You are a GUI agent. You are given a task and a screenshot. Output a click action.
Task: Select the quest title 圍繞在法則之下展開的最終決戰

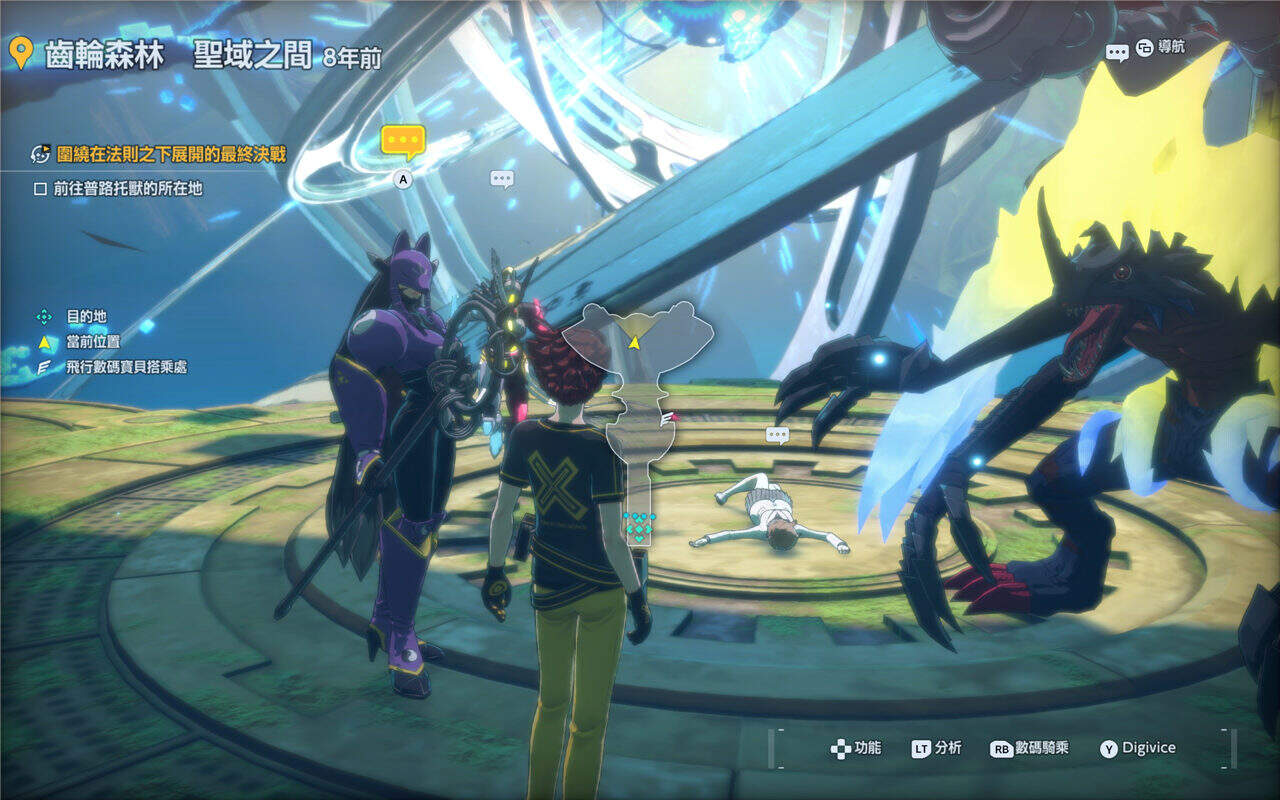[158, 154]
